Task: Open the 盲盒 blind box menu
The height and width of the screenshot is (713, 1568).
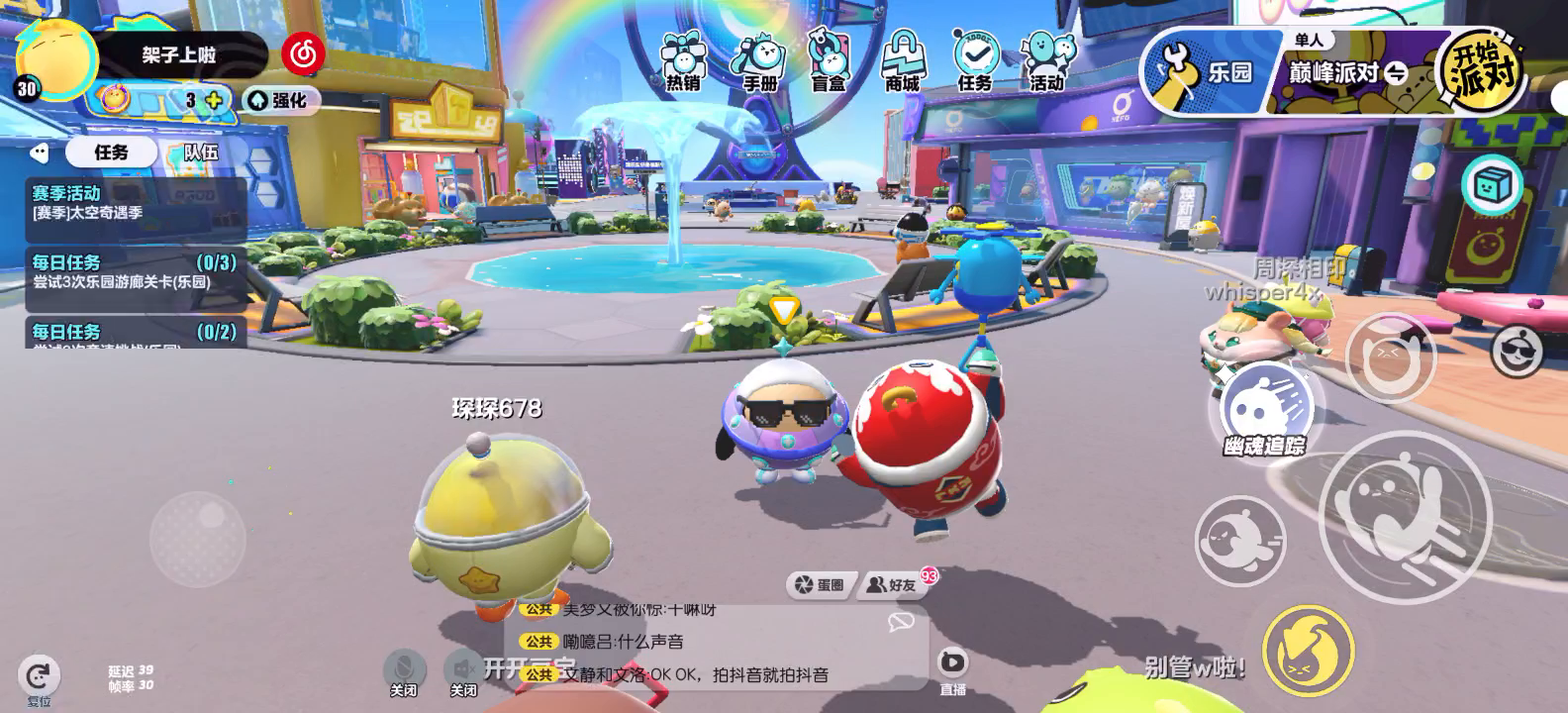Action: [829, 61]
